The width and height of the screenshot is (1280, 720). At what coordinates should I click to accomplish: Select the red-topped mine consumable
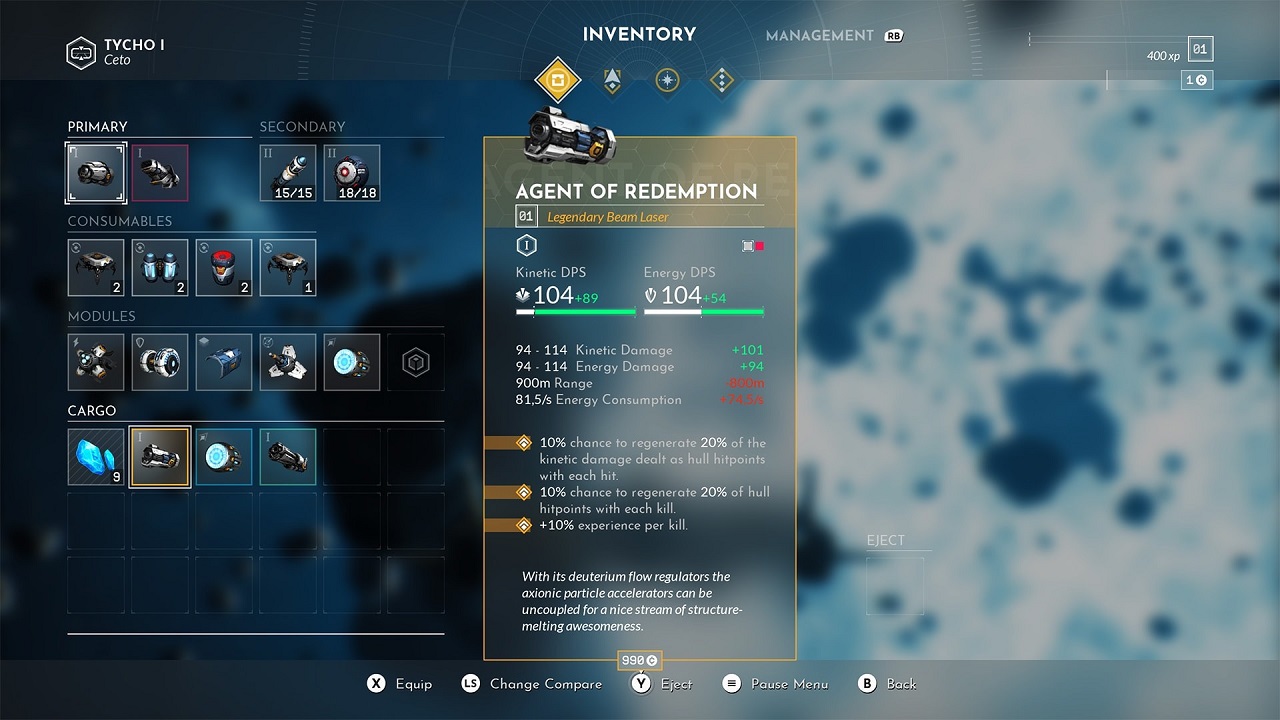223,267
